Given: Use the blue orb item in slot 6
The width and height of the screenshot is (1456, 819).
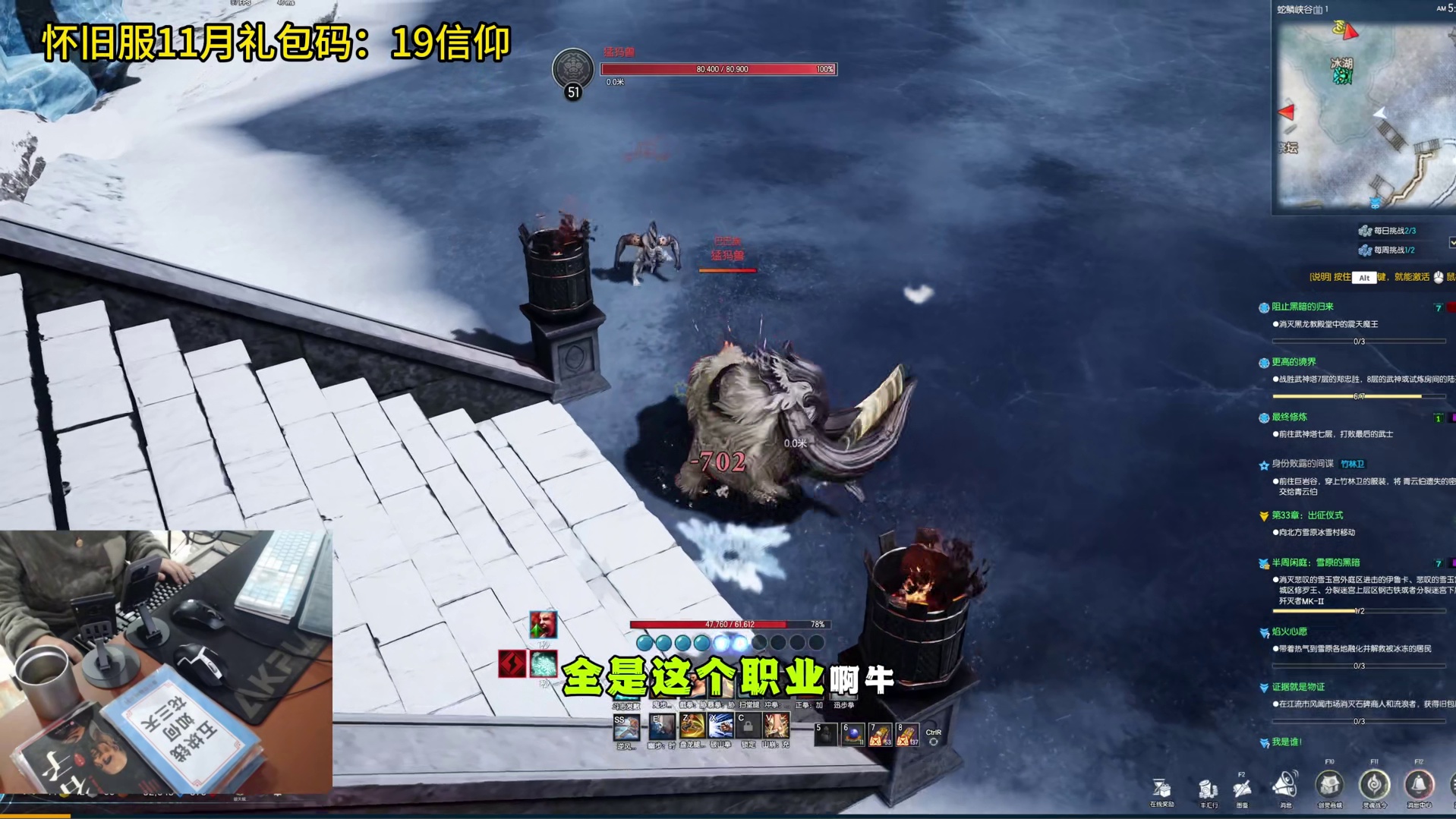Looking at the screenshot, I should pos(852,734).
